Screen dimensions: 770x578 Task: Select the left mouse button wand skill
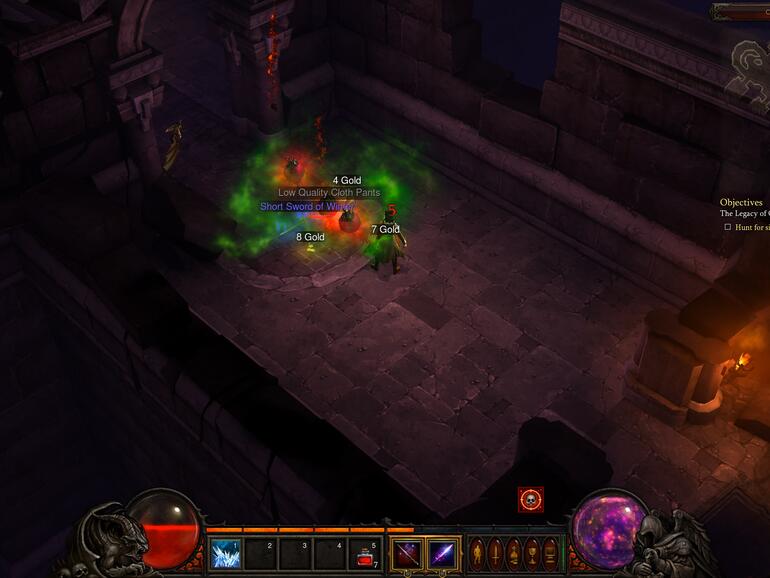click(407, 554)
